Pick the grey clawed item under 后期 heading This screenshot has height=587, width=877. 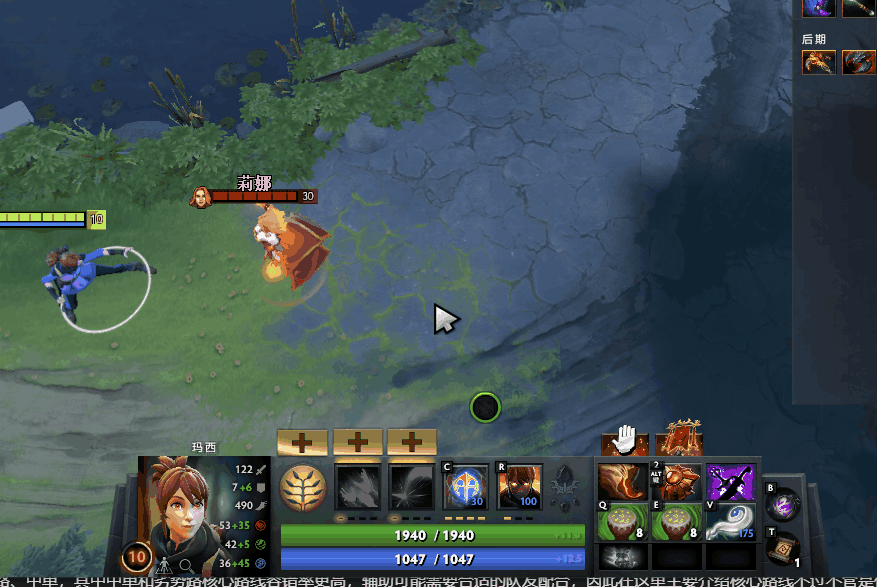tap(858, 62)
